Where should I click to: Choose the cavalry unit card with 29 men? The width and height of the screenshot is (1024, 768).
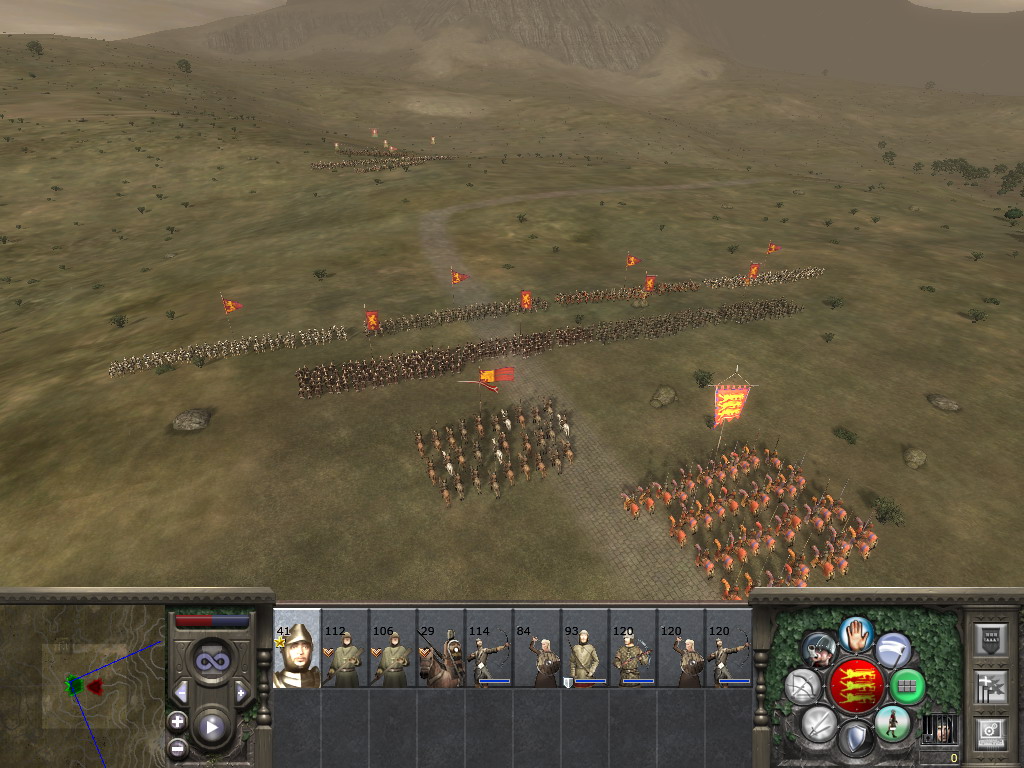coord(441,650)
